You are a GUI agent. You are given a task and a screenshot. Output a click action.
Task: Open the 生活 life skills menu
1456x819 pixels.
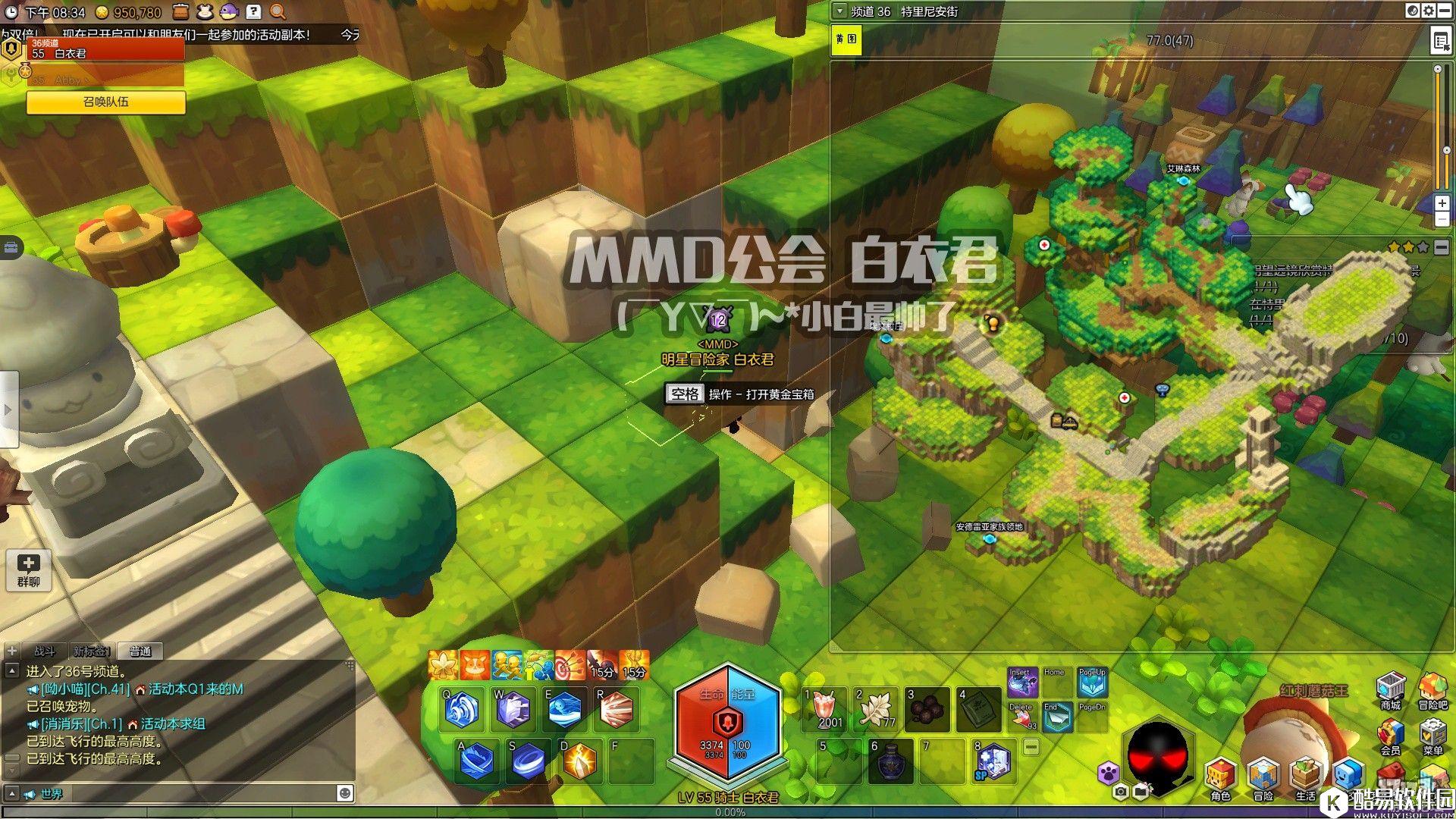click(1305, 778)
